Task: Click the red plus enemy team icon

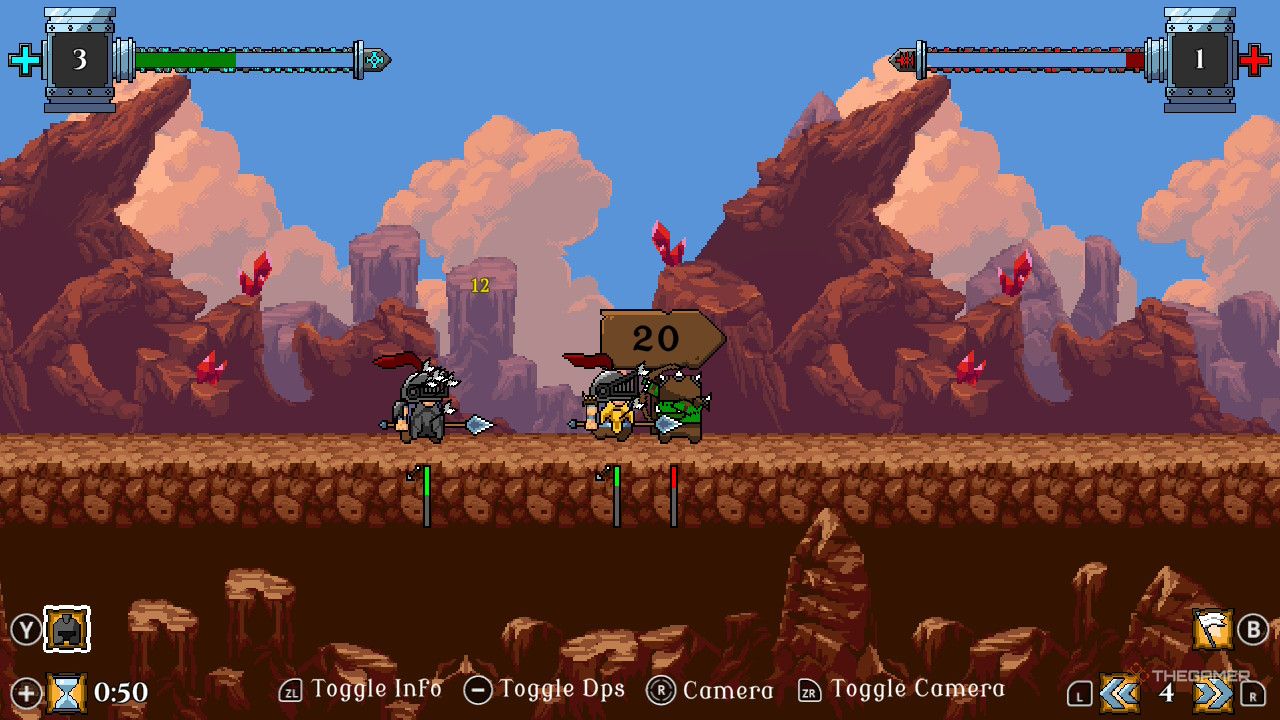Action: [x=1254, y=60]
